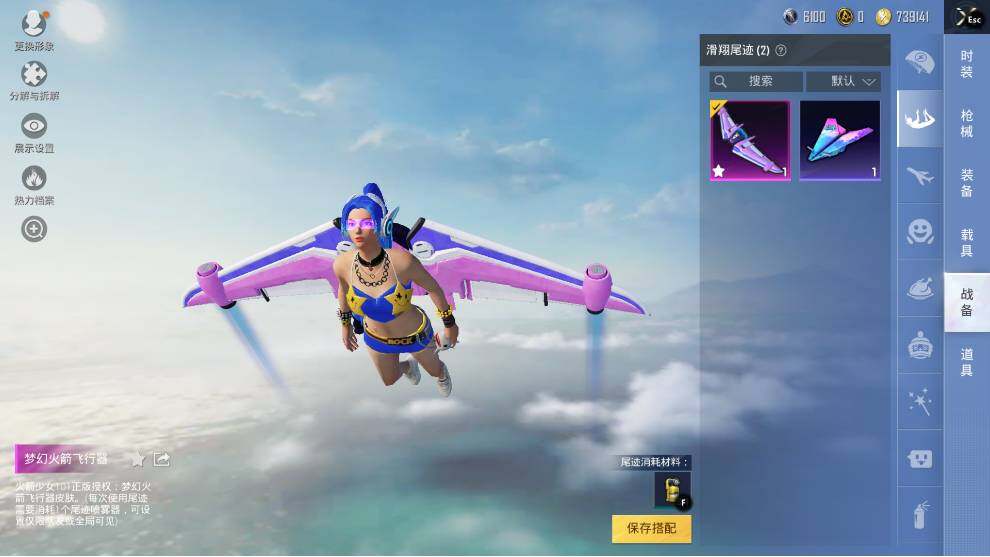Favorite the 梦幻火箭飞行器 with the star
Image resolution: width=990 pixels, height=557 pixels.
[138, 459]
